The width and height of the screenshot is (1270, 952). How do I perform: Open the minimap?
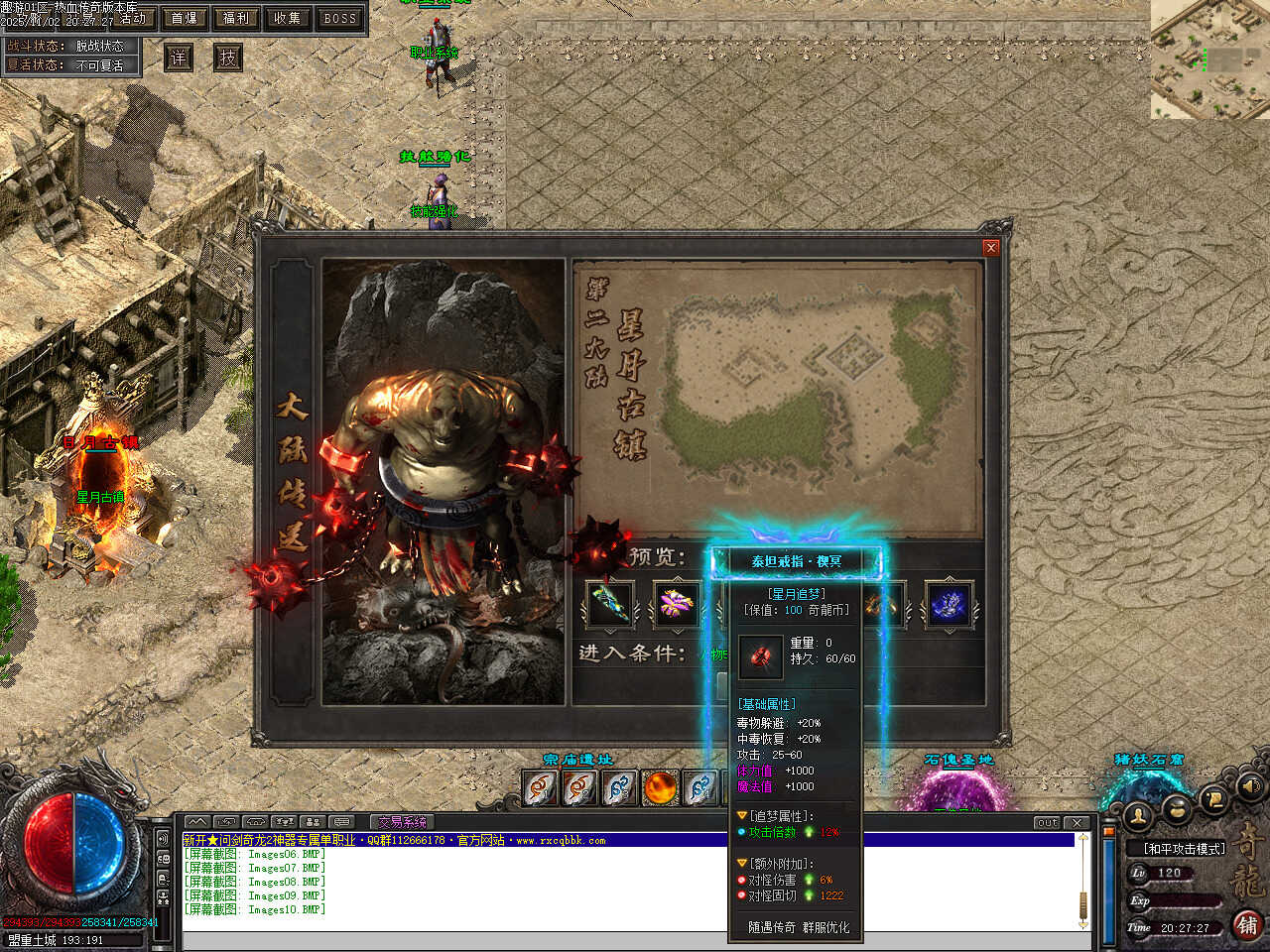click(1209, 59)
